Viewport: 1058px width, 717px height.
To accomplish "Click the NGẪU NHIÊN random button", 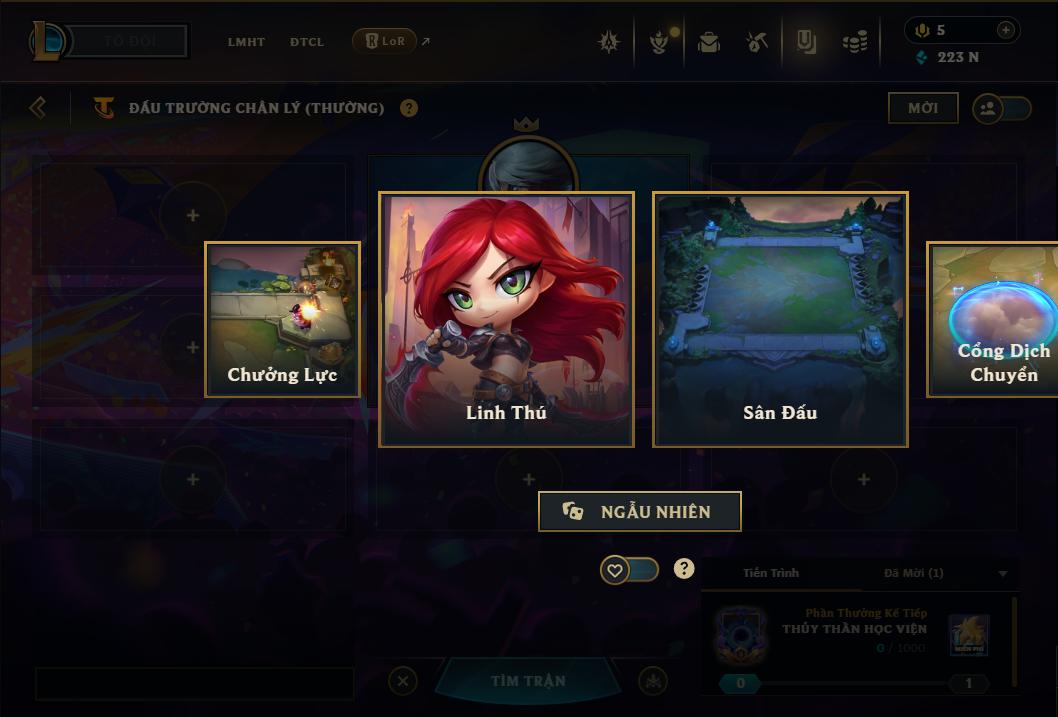I will click(x=640, y=511).
